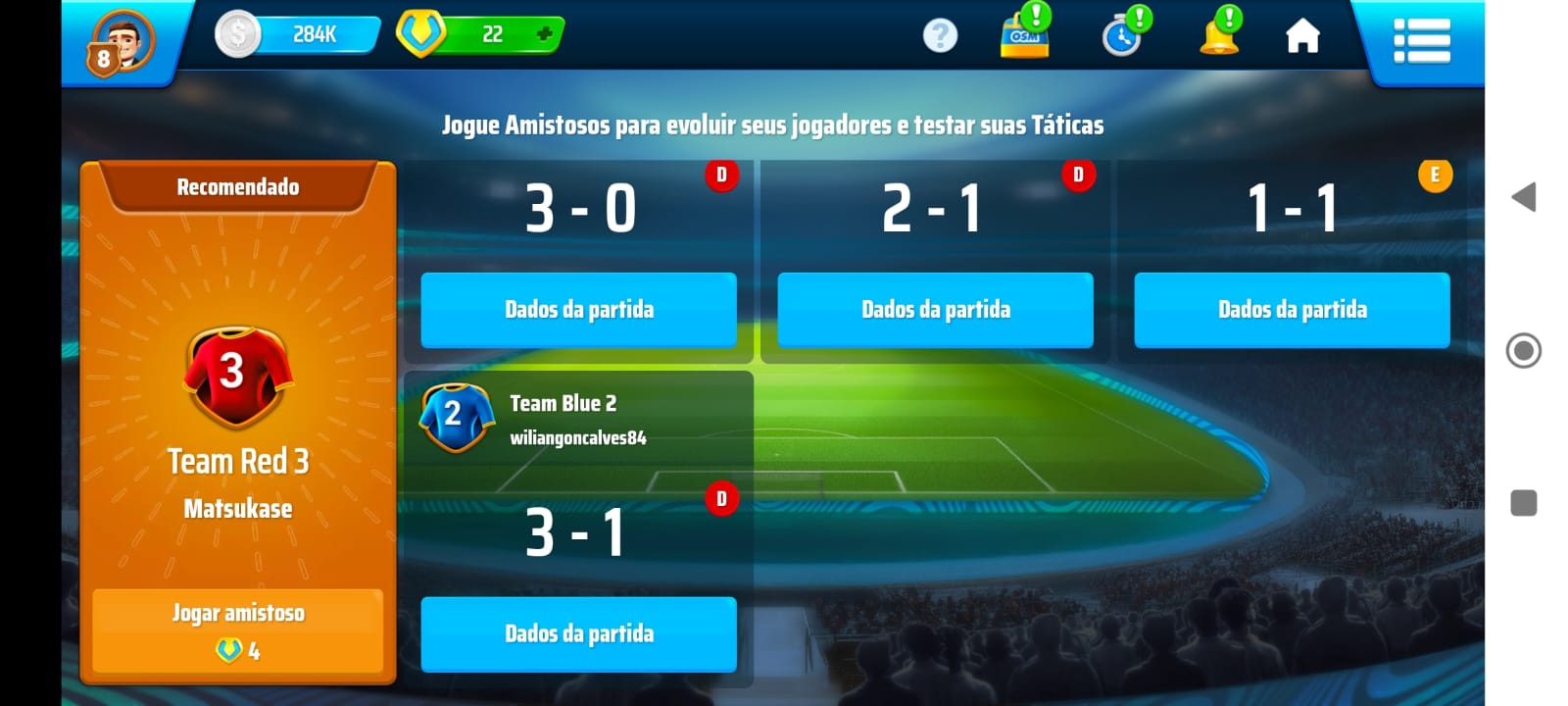This screenshot has width=1568, height=706.
Task: Play friendly against Team Red 3
Action: 238,630
